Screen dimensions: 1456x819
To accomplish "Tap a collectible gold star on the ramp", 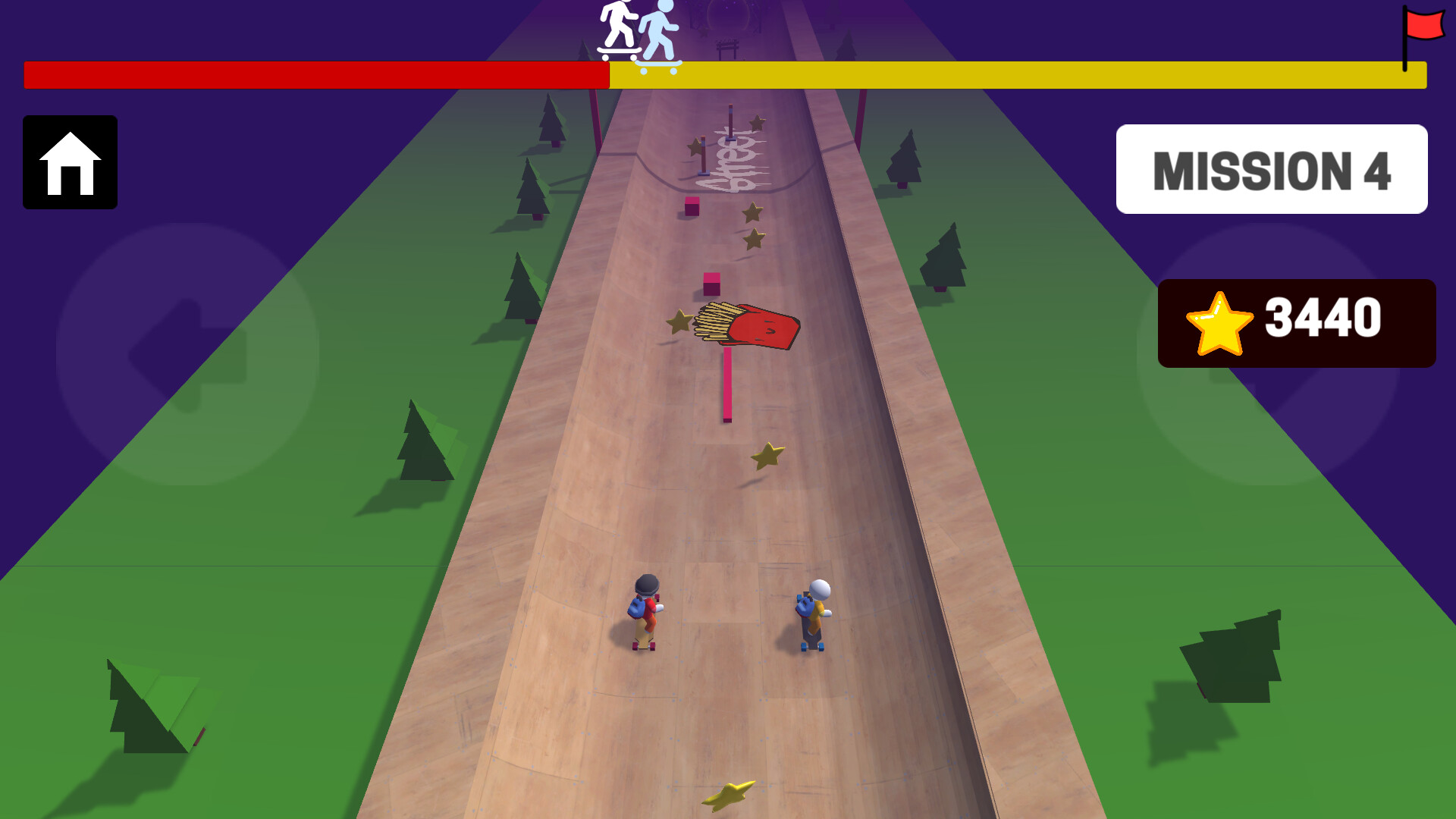I will pos(767,456).
